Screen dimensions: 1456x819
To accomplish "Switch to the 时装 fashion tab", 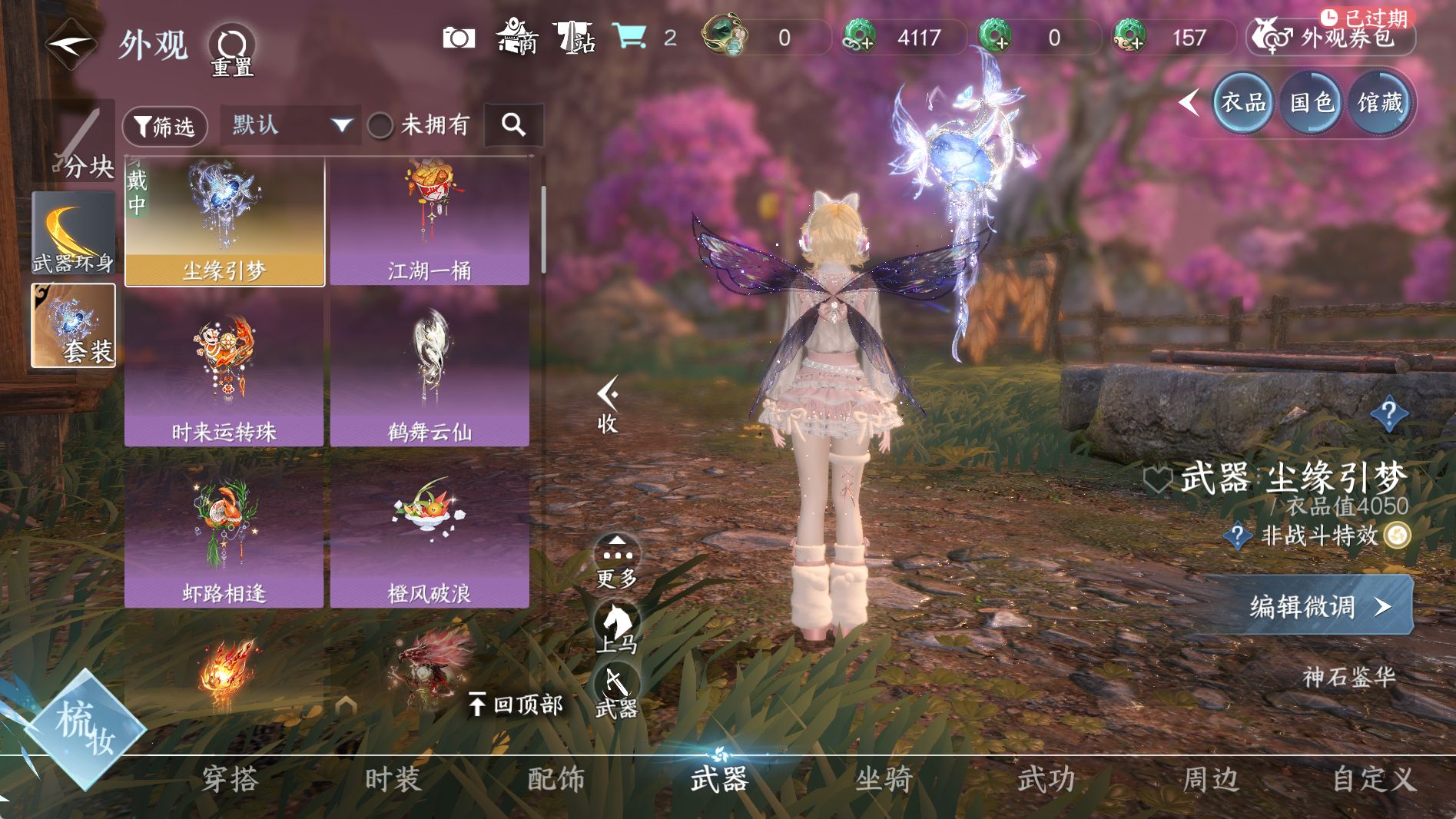I will [x=393, y=779].
